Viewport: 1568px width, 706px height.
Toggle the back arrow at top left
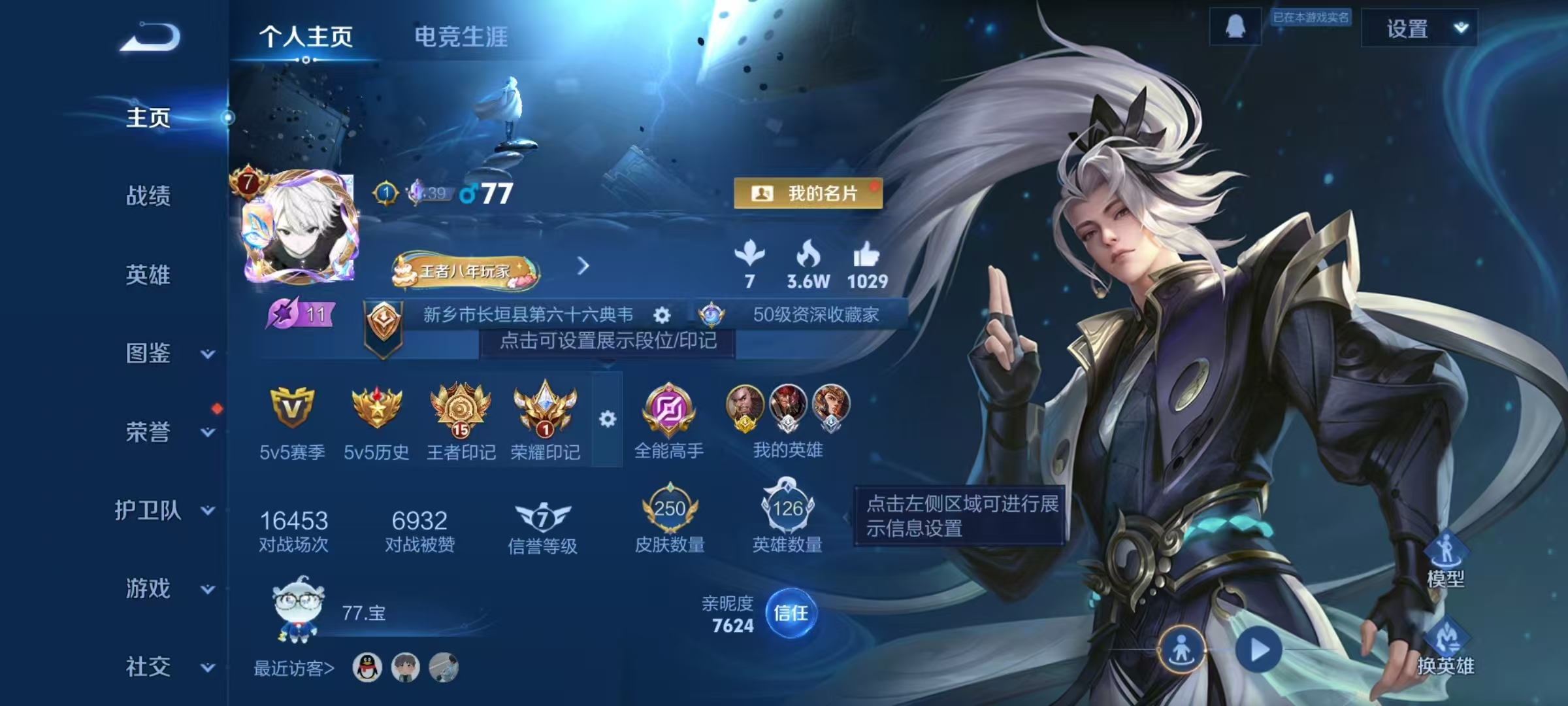click(x=149, y=37)
